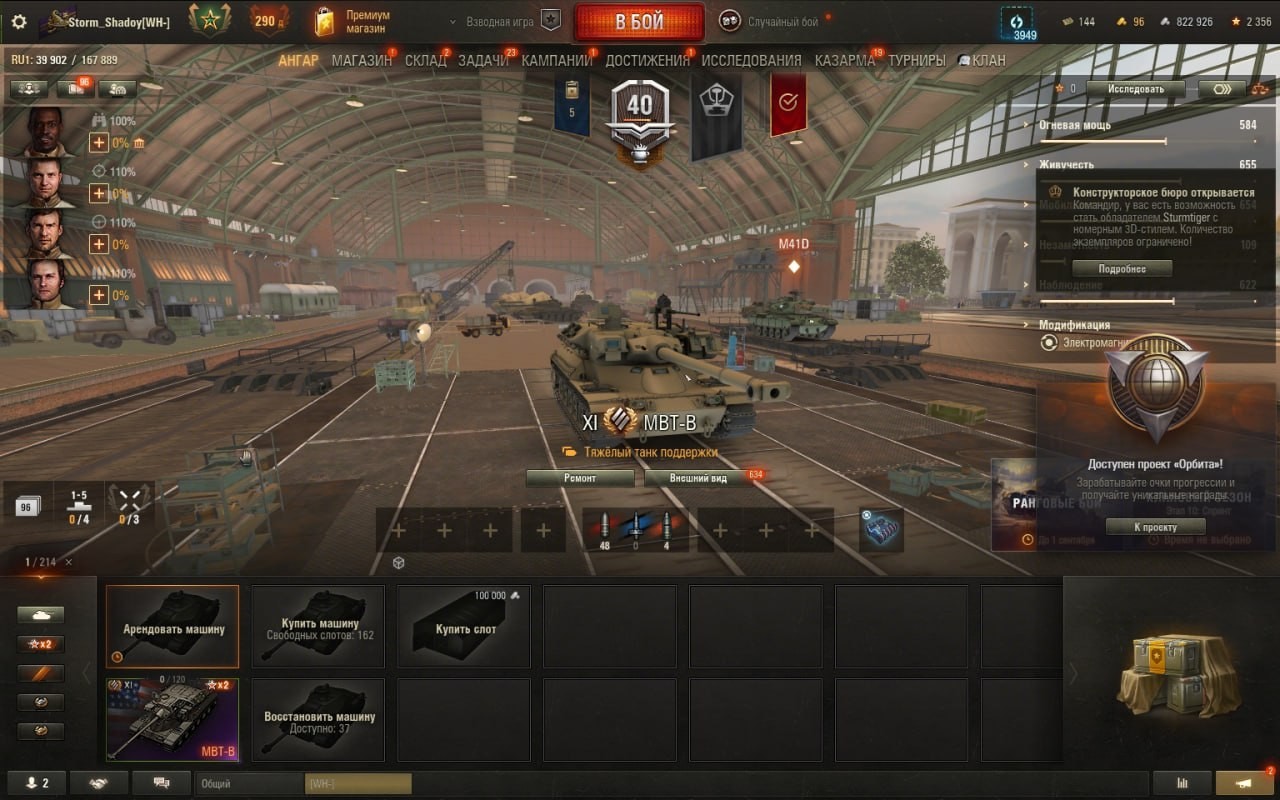
Task: Choose «Арендовать машину» tile
Action: [x=173, y=626]
